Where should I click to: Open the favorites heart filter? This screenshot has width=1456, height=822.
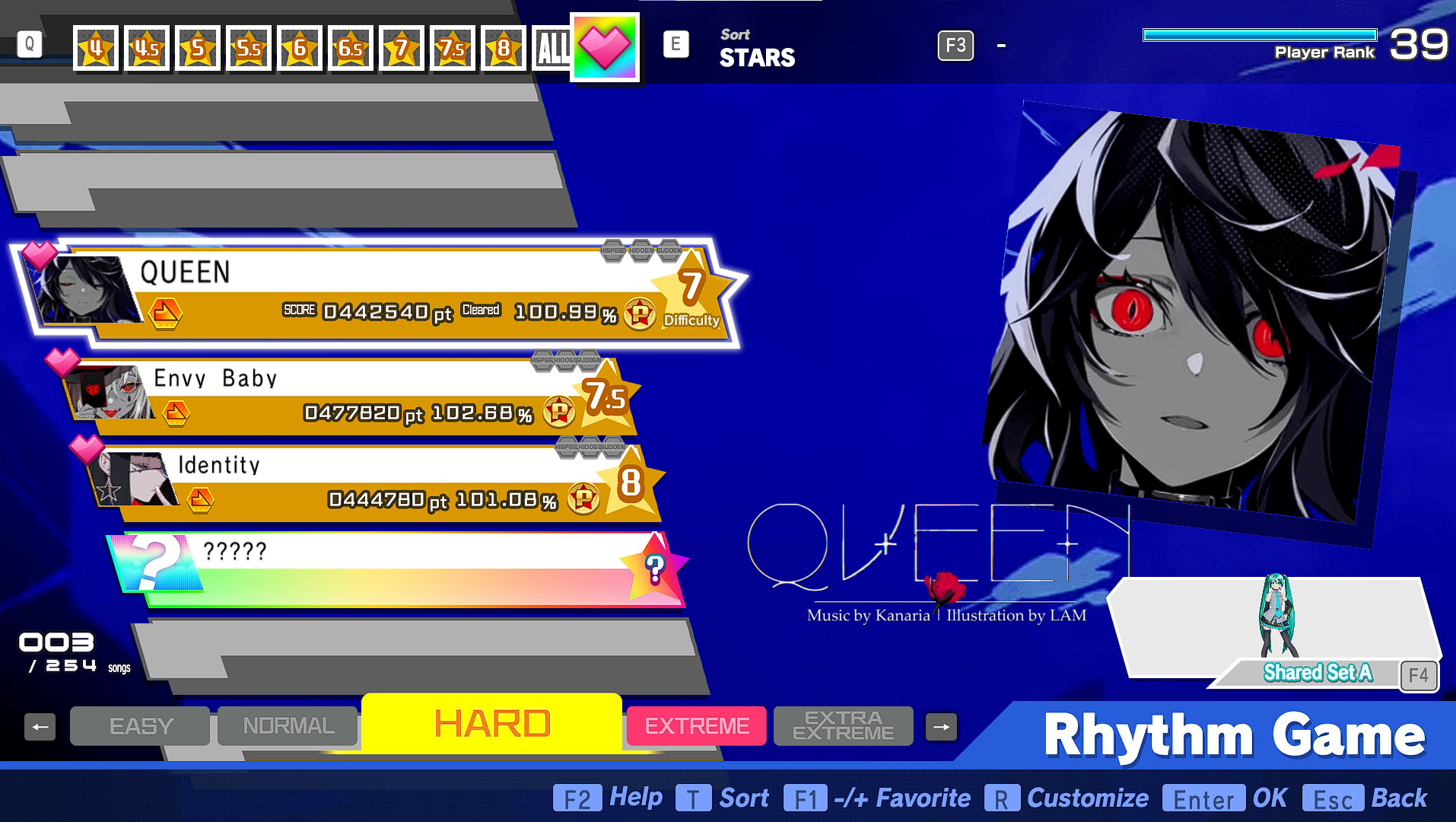coord(605,46)
